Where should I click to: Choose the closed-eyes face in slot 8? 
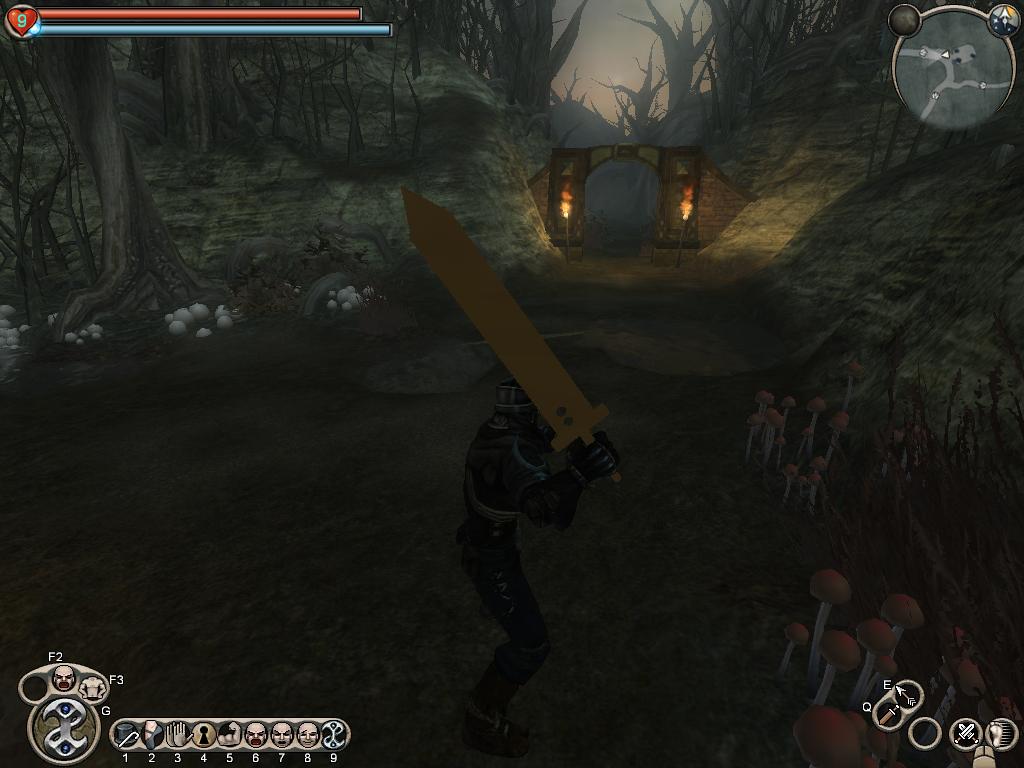308,737
